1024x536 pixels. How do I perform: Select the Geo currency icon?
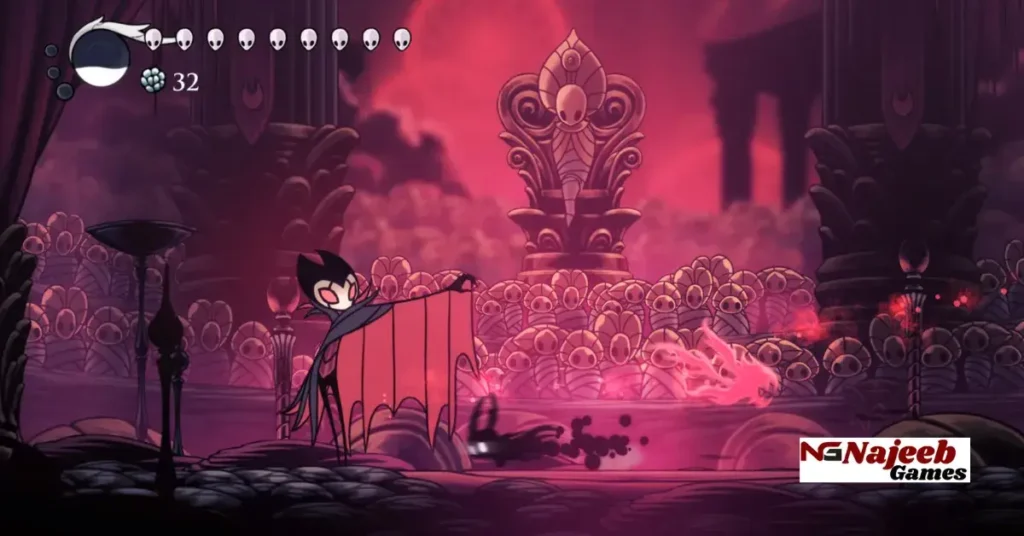pos(152,81)
